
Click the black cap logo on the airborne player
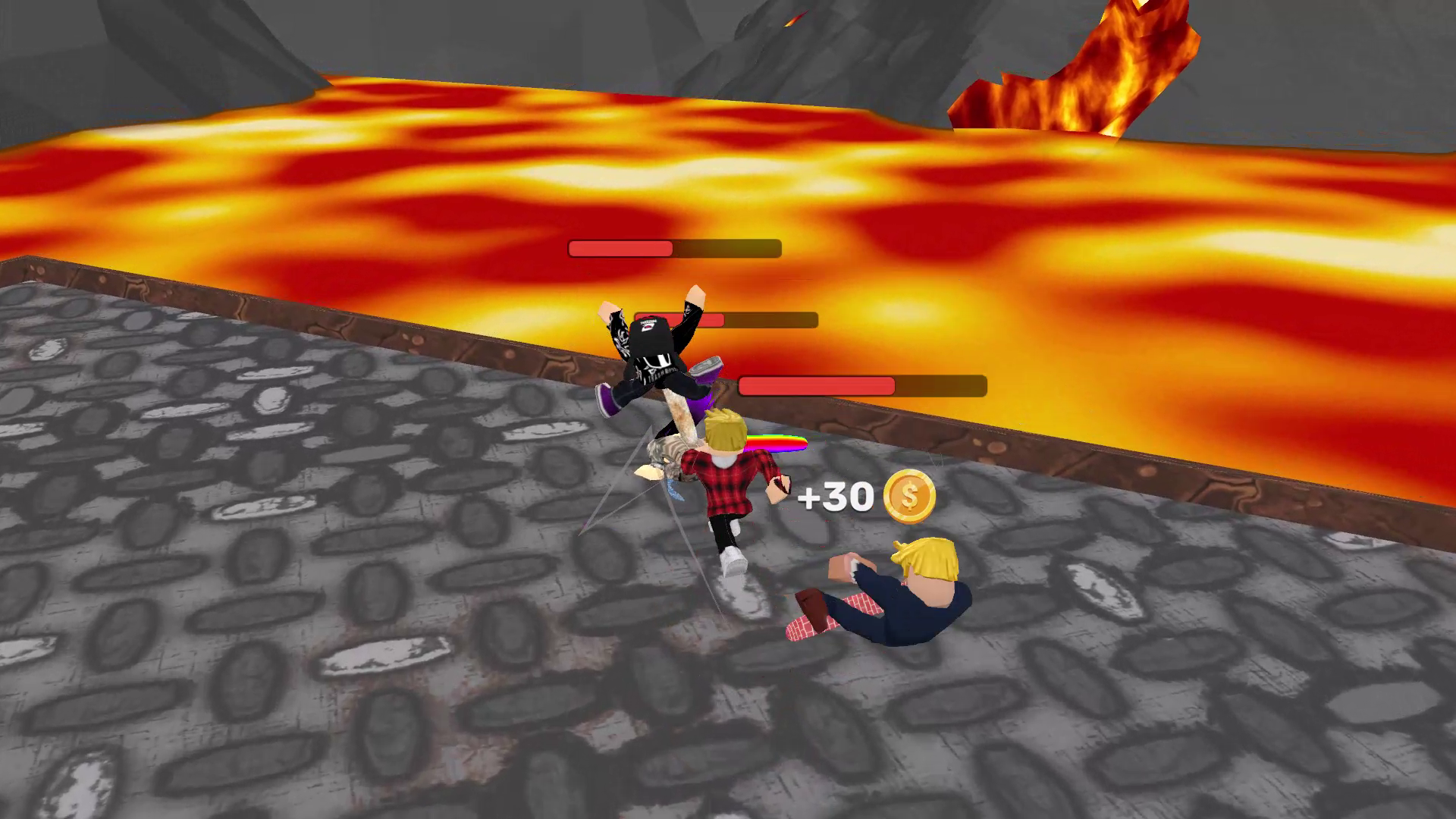(x=646, y=324)
